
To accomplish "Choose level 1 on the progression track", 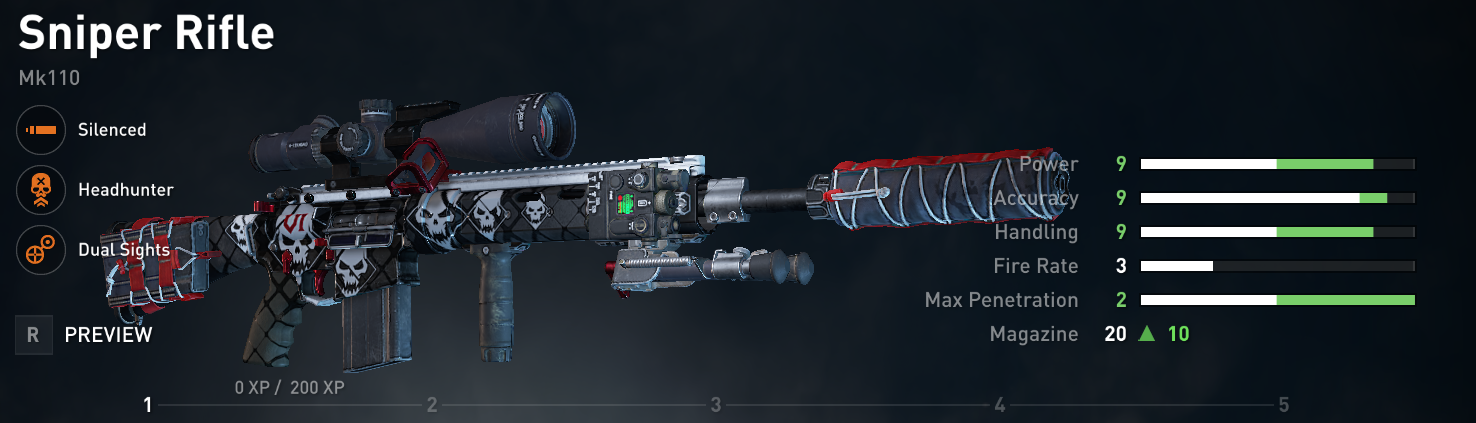I will [147, 405].
